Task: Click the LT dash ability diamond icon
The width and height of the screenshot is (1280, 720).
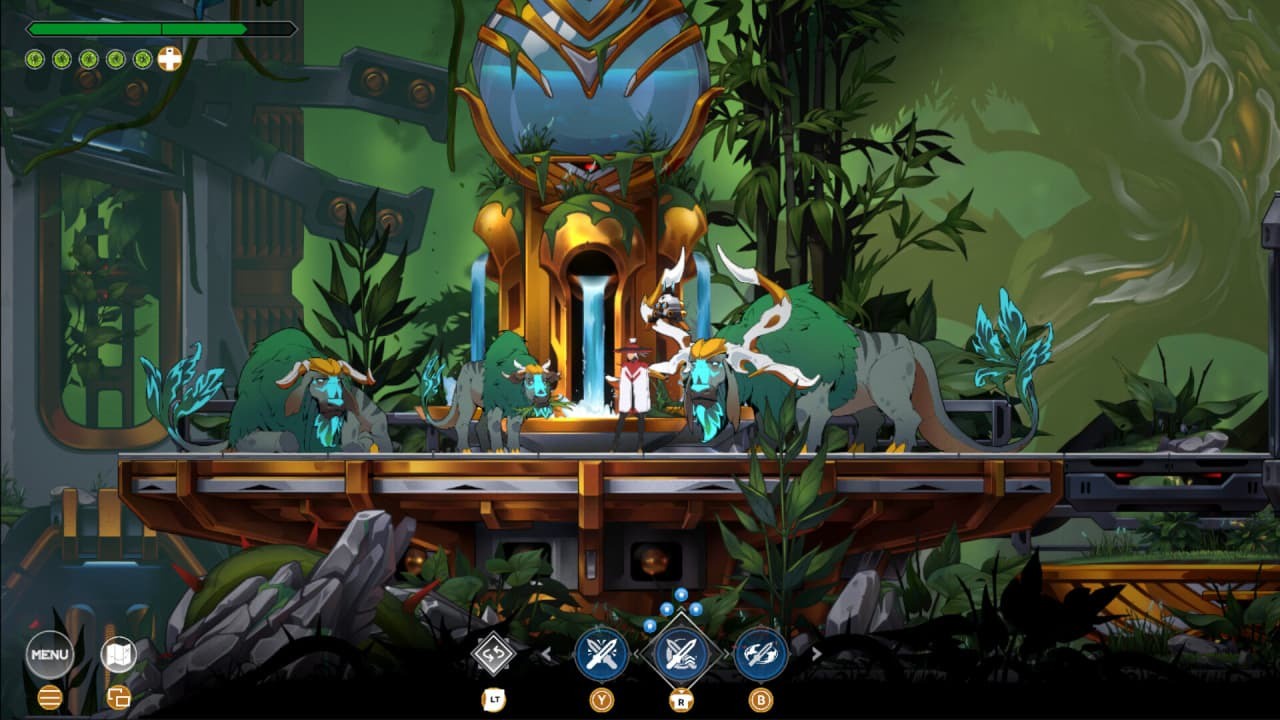Action: click(x=493, y=653)
